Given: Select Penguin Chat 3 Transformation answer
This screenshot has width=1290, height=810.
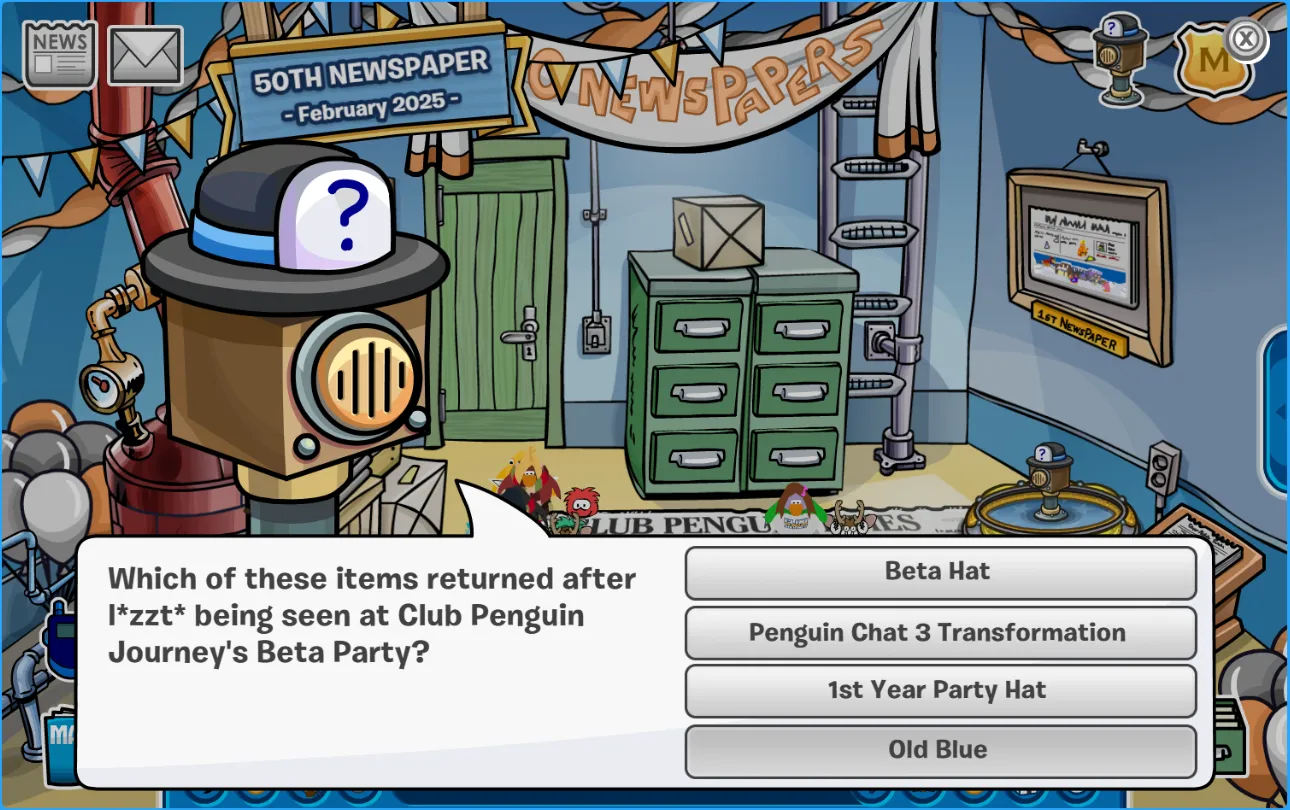Looking at the screenshot, I should [939, 633].
